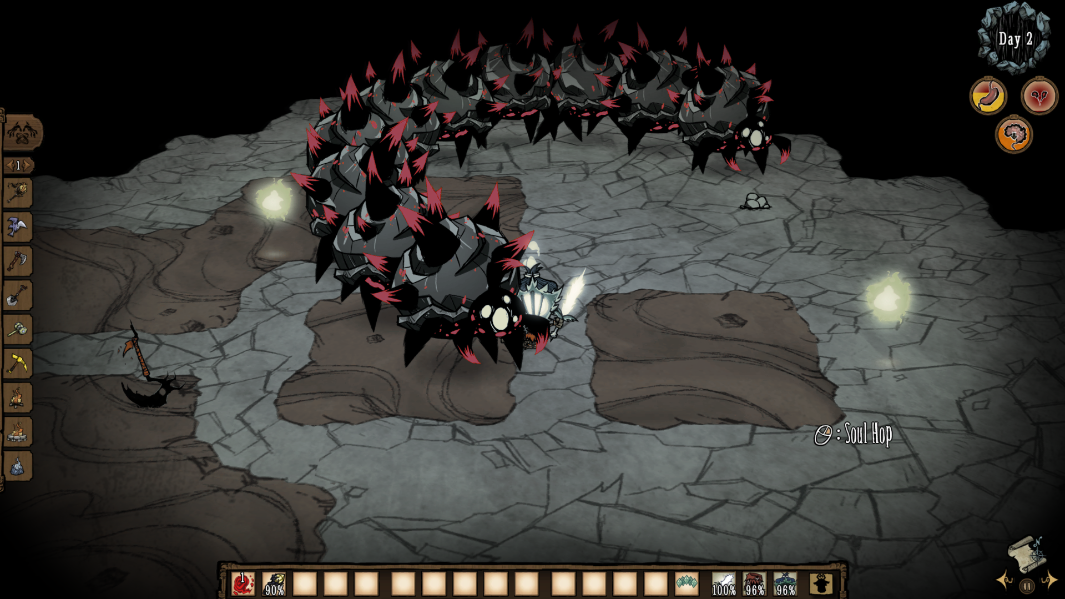1065x599 pixels.
Task: Open the character inspect silhouette button
Action: coord(821,583)
